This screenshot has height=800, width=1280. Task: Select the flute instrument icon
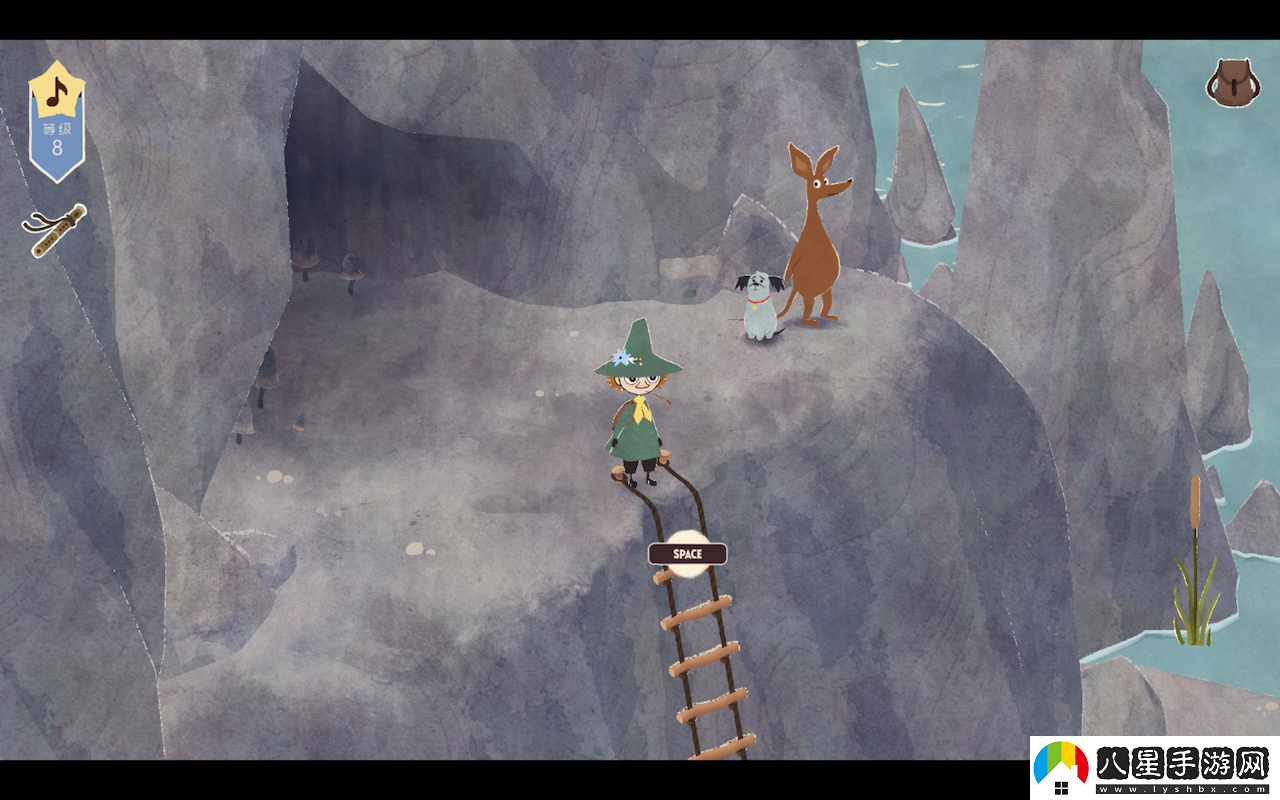click(x=54, y=231)
